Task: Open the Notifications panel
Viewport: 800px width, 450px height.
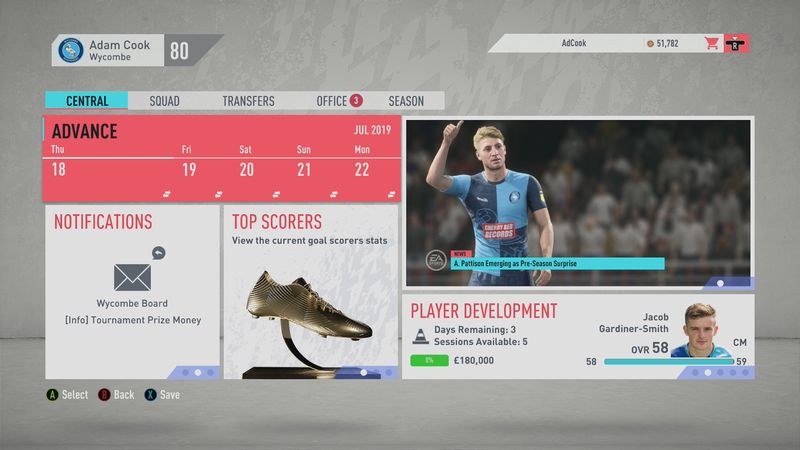Action: tap(132, 291)
